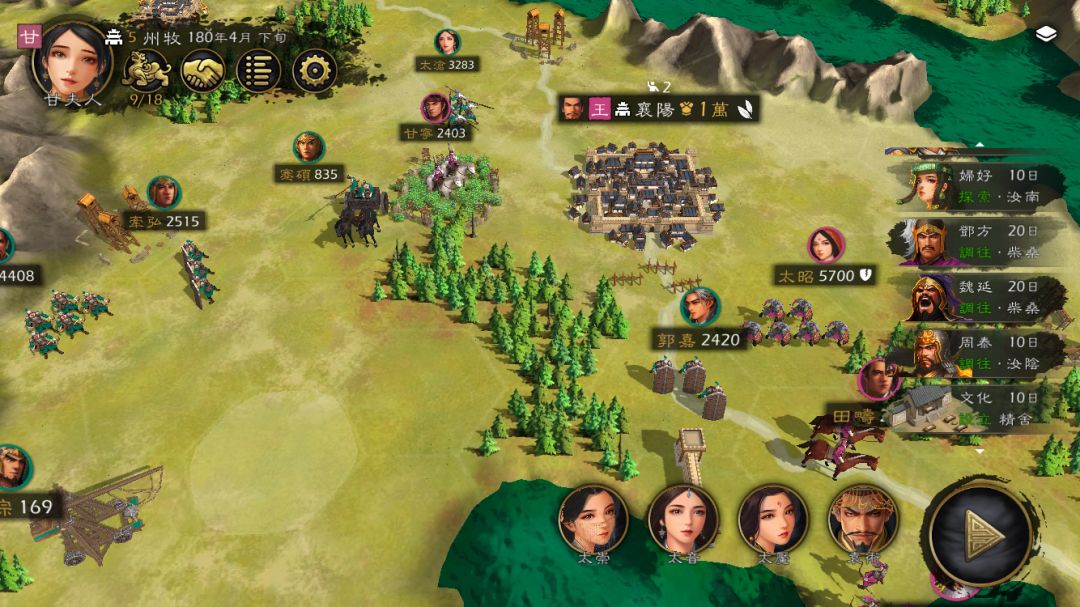
Task: Select the 鄧方 transfer to 柴桑 row
Action: pos(975,239)
